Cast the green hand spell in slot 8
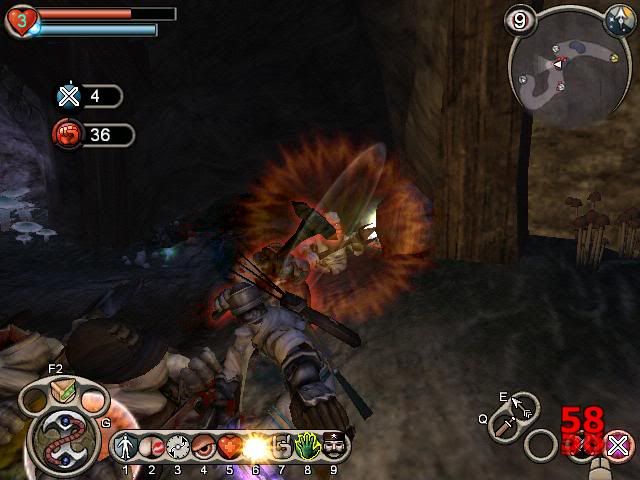The image size is (640, 480). [307, 446]
